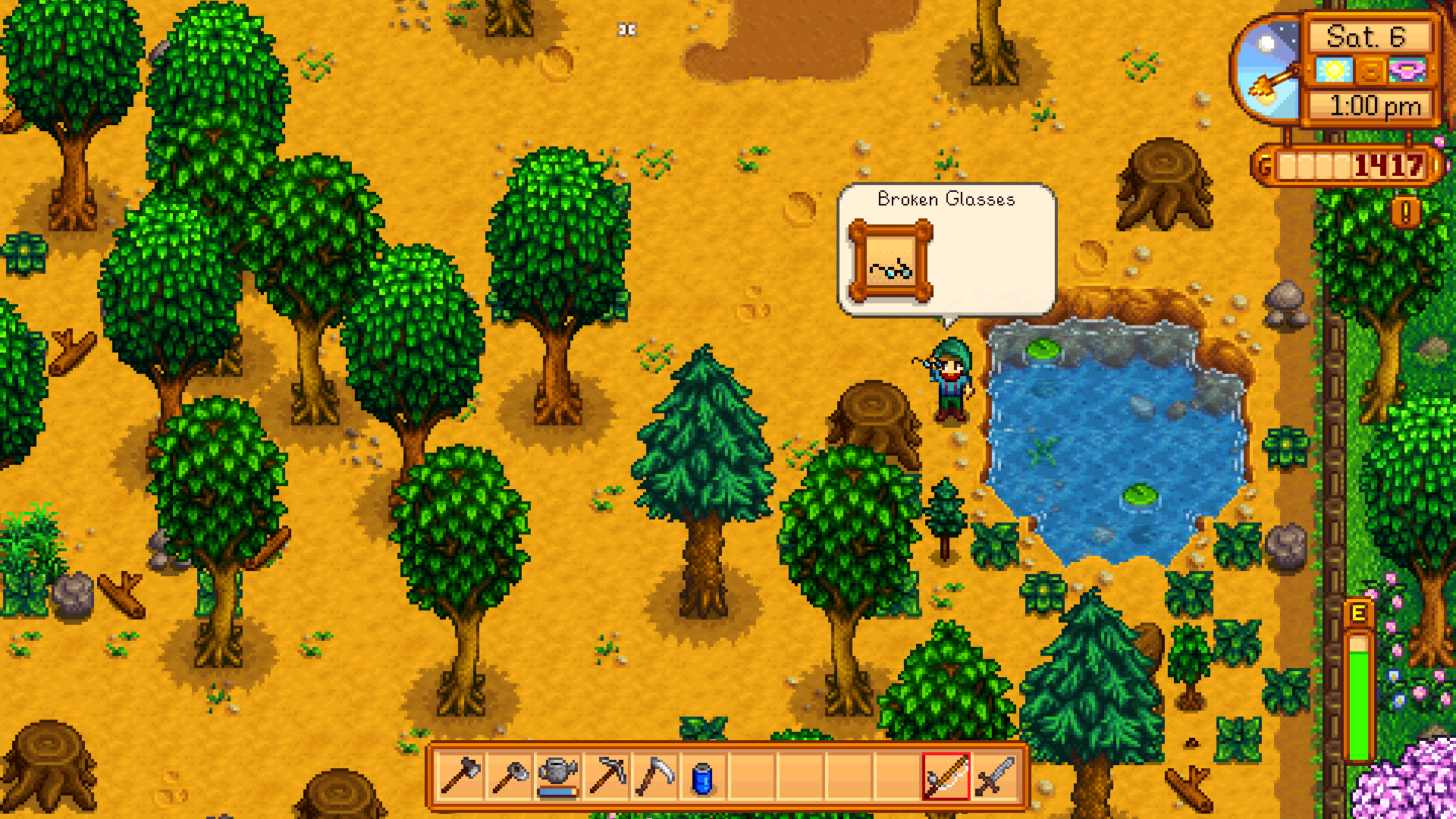The width and height of the screenshot is (1456, 819).
Task: Choose the watering can slot
Action: click(558, 777)
